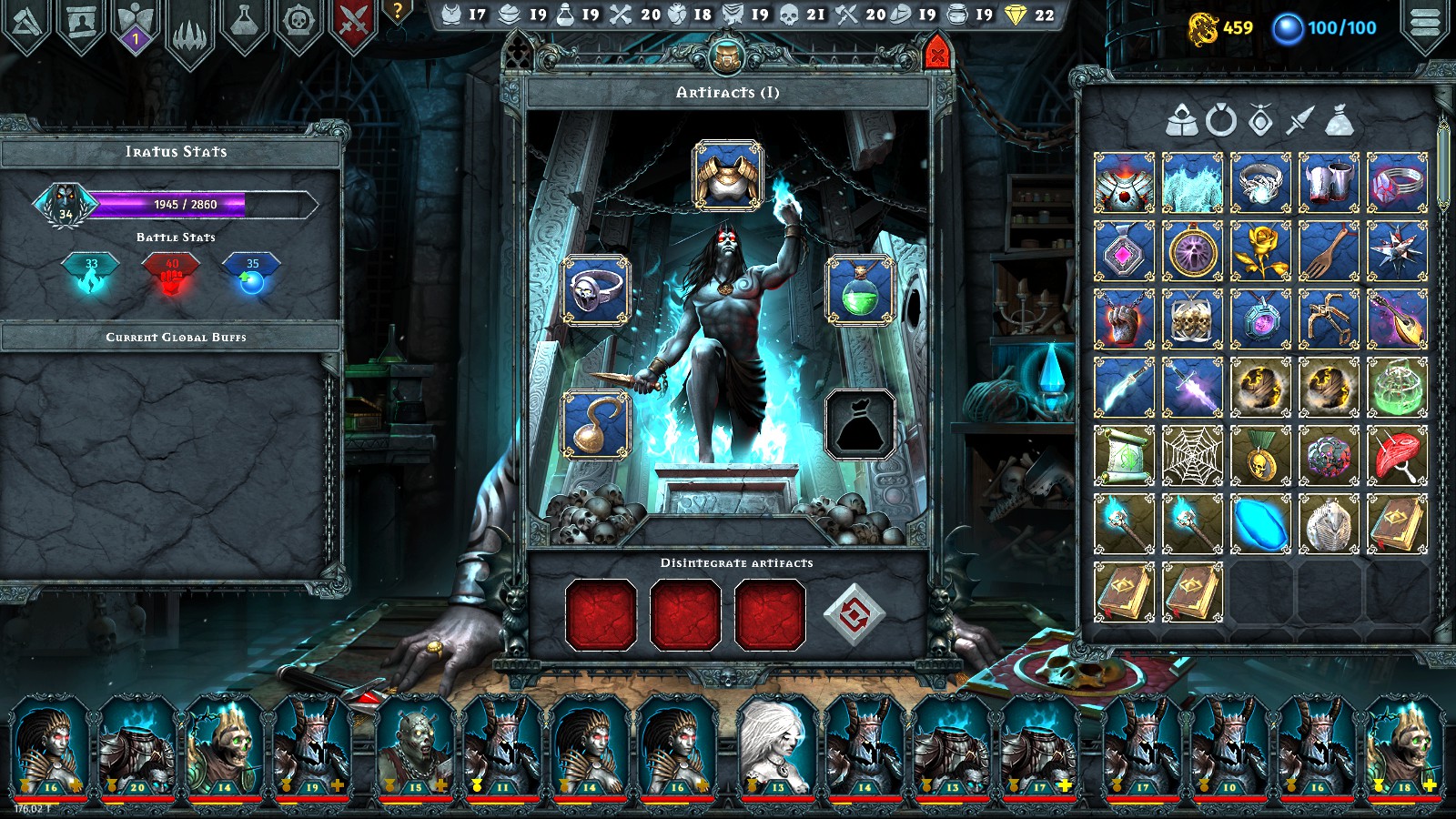Open the alchemy flask menu icon
This screenshot has width=1456, height=819.
[244, 18]
